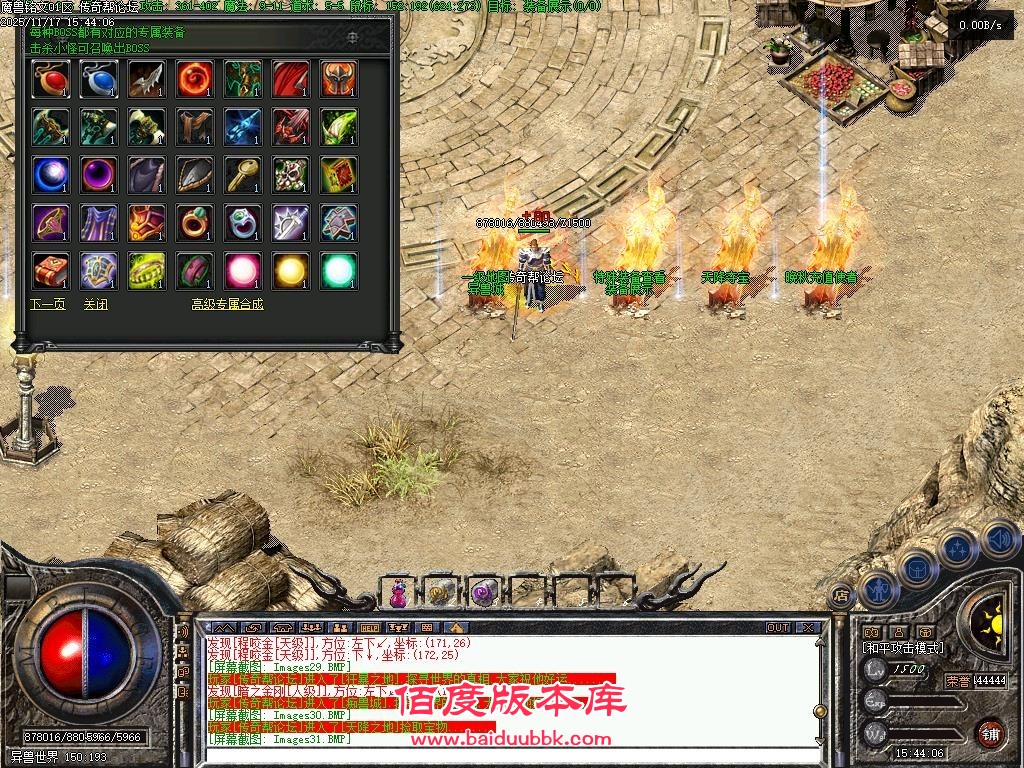Choose the glowing pink orb slot
This screenshot has height=768, width=1024.
point(243,271)
